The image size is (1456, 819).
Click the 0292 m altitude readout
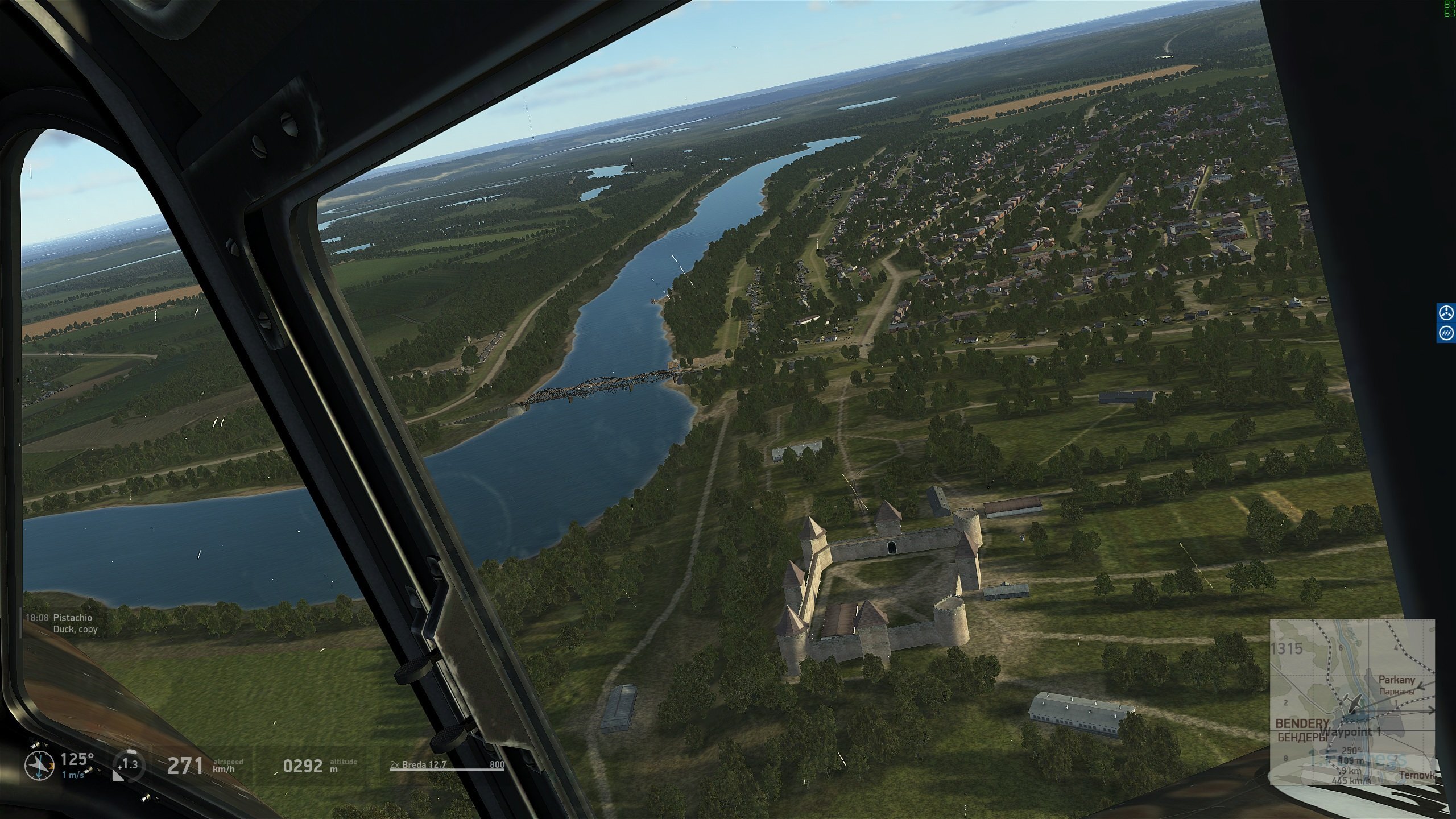[304, 765]
